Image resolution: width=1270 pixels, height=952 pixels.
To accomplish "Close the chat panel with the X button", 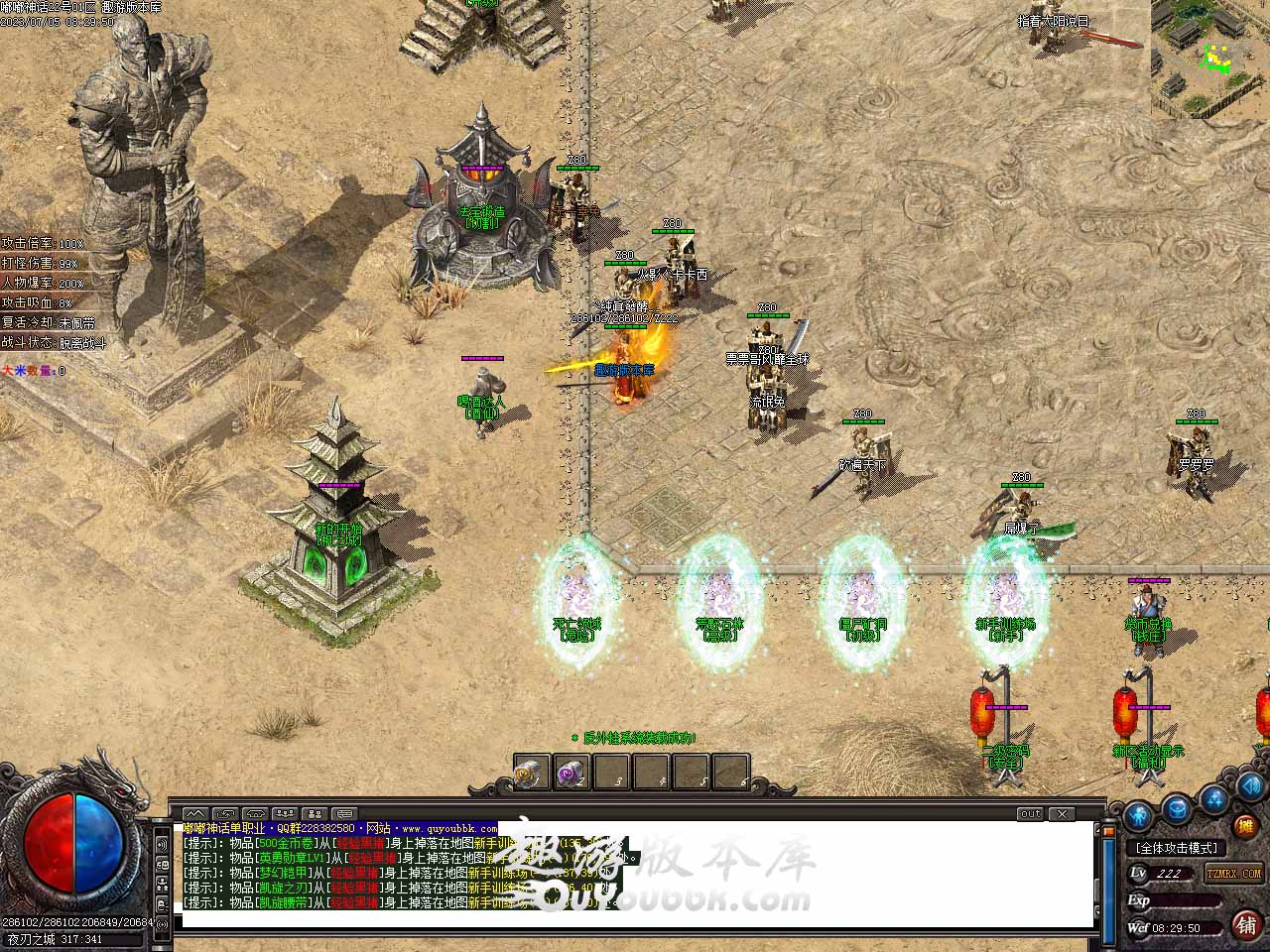I will [1063, 814].
